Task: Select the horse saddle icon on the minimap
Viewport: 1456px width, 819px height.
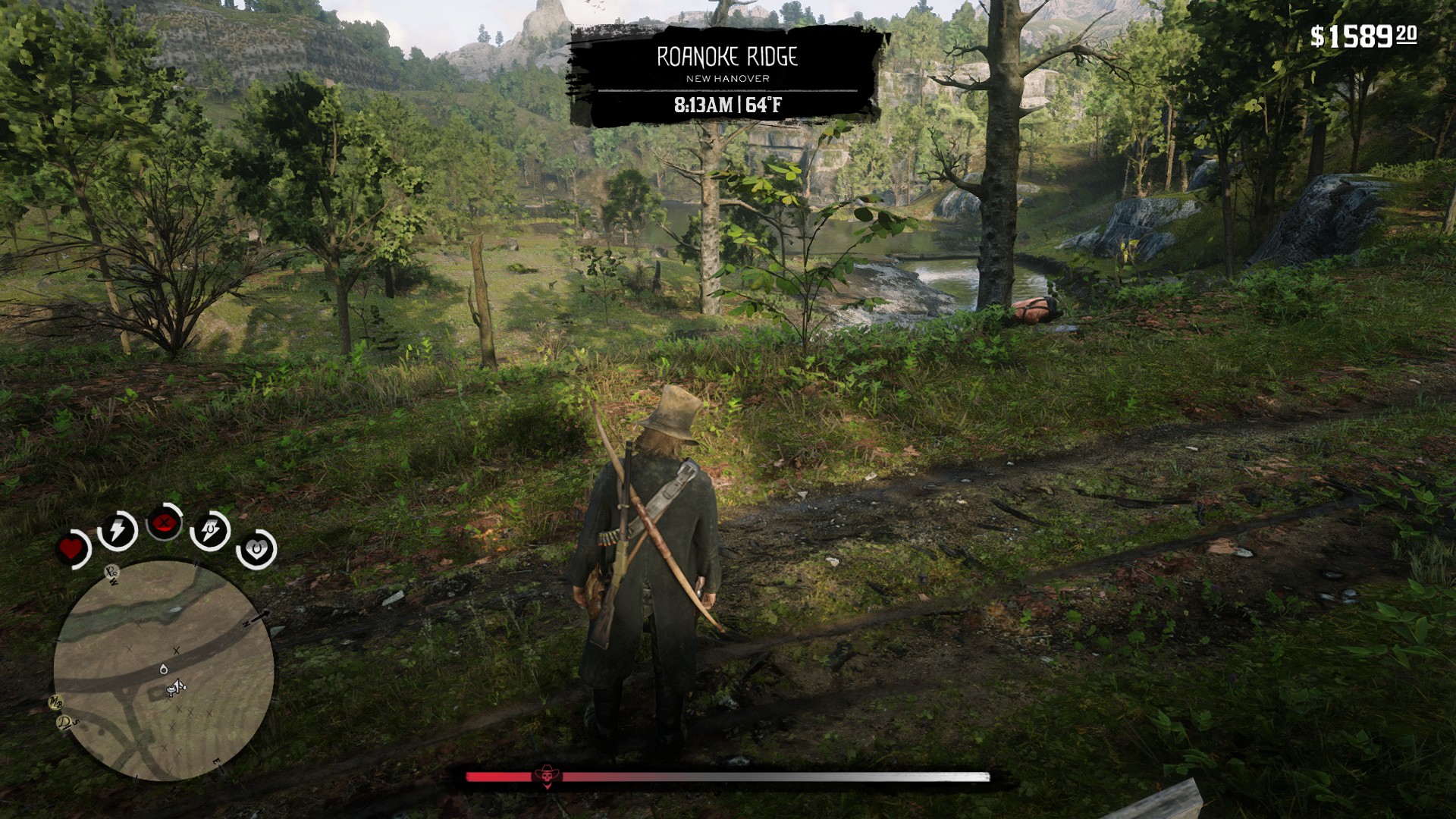Action: point(169,691)
